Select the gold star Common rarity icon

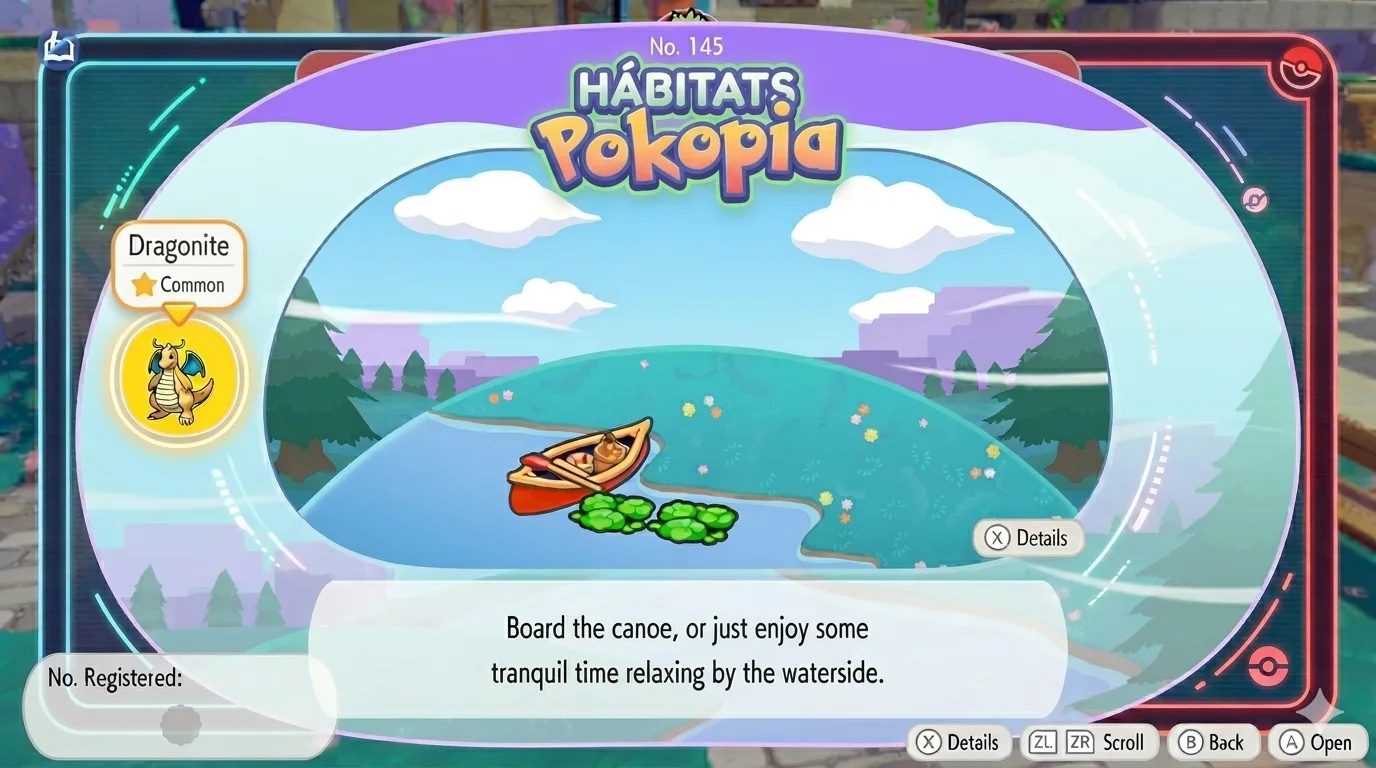click(144, 285)
